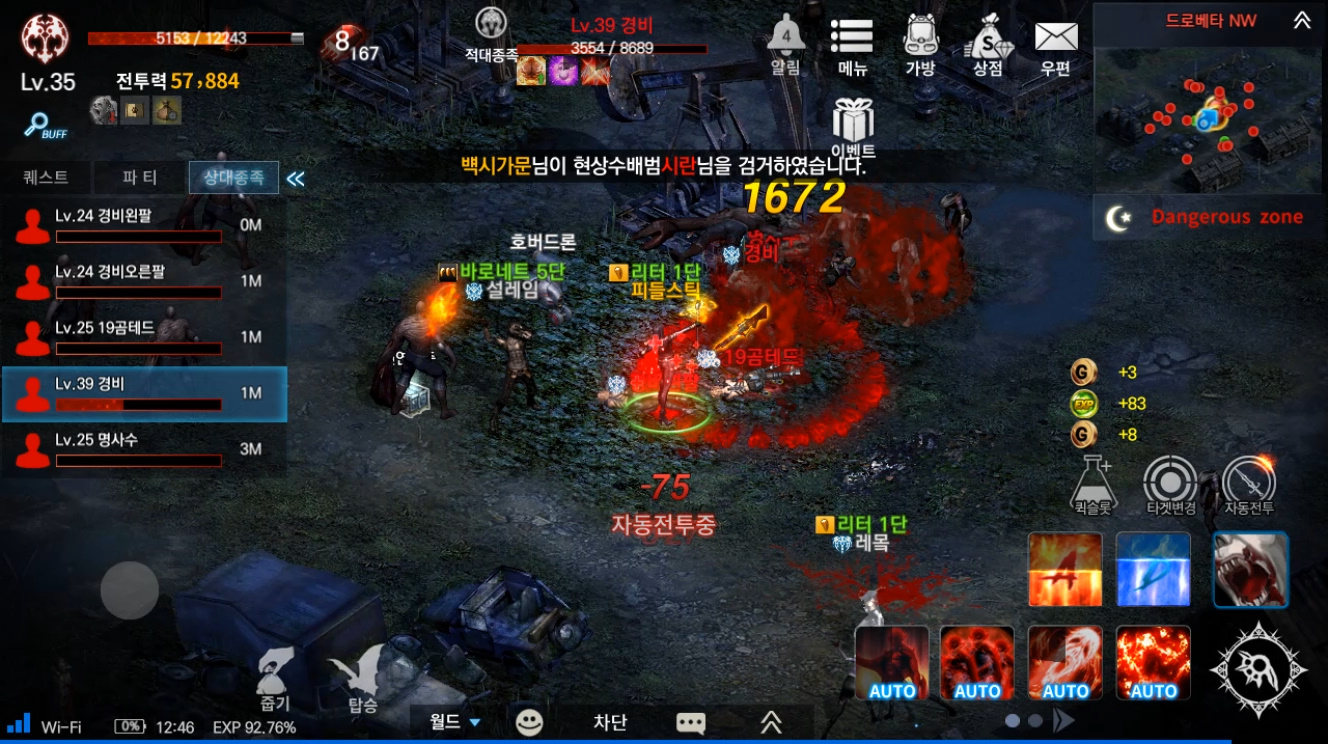Open the 월드 chat channel dropdown
The width and height of the screenshot is (1328, 744).
(455, 722)
